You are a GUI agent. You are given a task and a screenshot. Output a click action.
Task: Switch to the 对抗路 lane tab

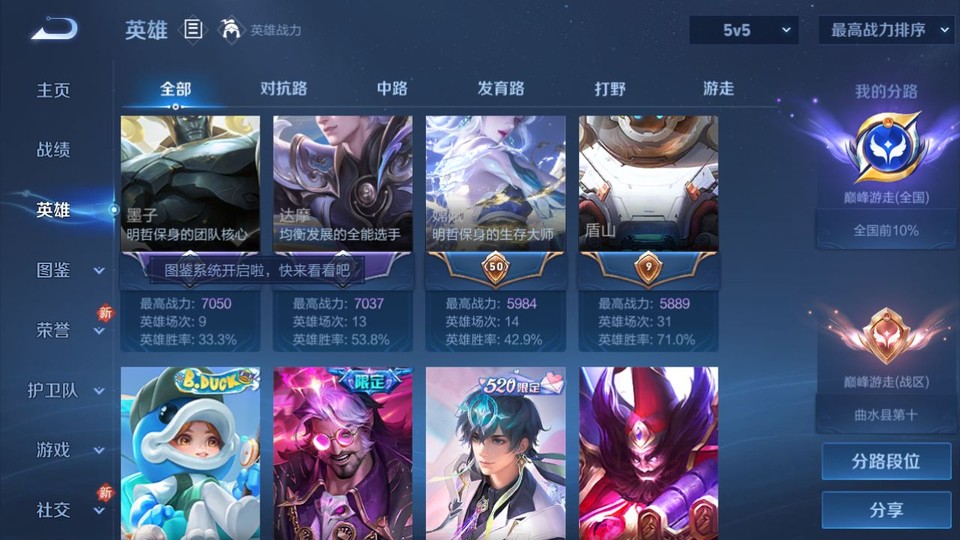tap(284, 89)
